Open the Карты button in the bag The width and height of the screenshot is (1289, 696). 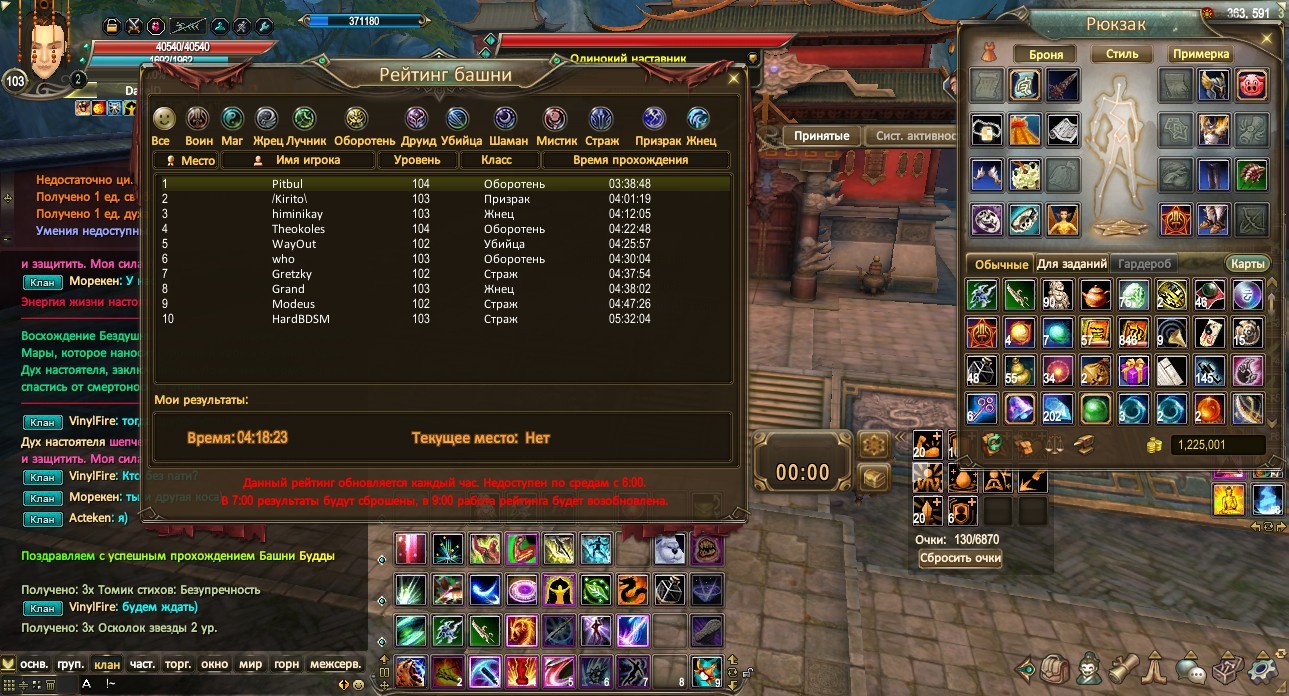[x=1247, y=264]
